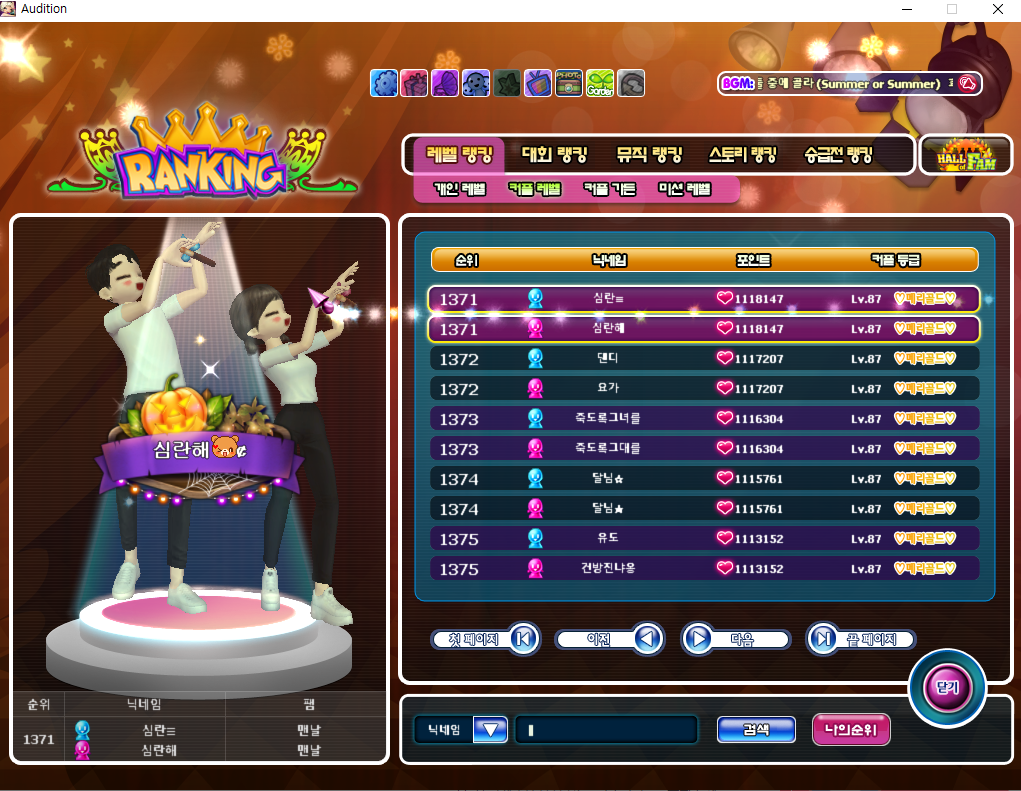
Task: Close the Audition window
Action: tap(997, 9)
